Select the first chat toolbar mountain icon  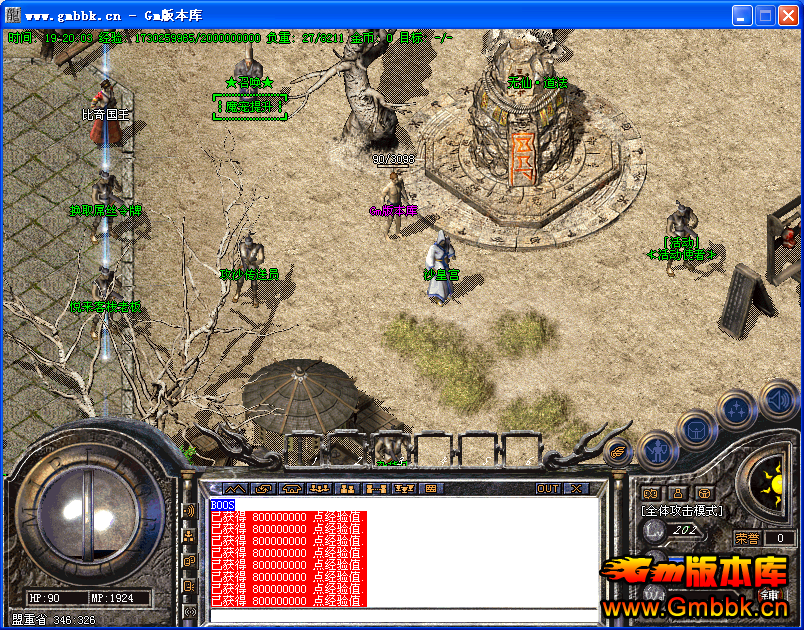(235, 489)
